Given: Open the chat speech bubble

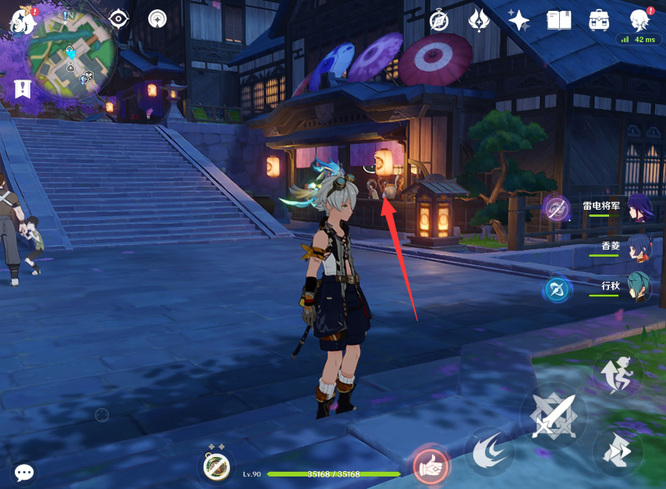Looking at the screenshot, I should tap(24, 472).
